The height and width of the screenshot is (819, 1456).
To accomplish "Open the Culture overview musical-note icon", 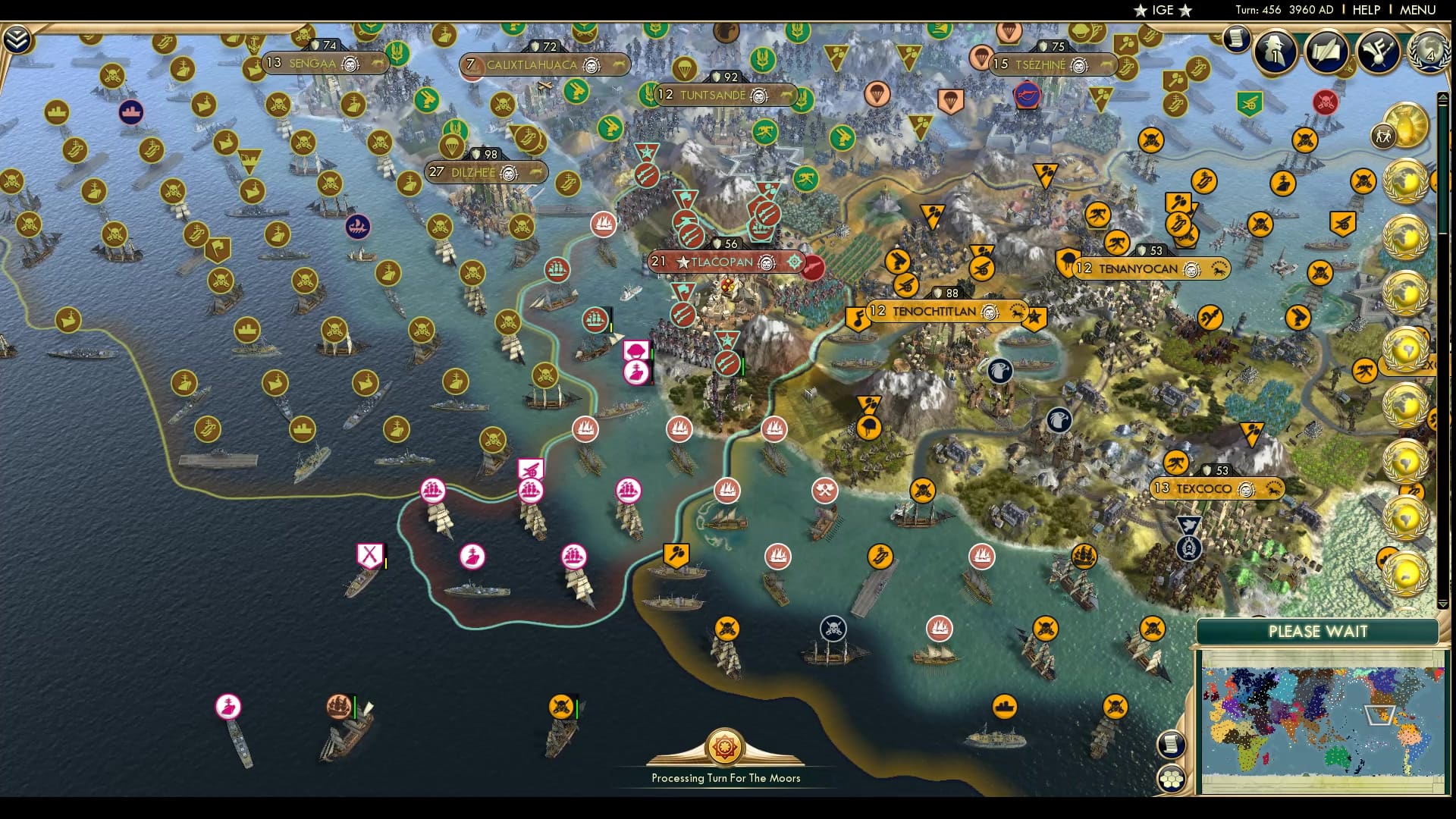I will coord(1376,50).
